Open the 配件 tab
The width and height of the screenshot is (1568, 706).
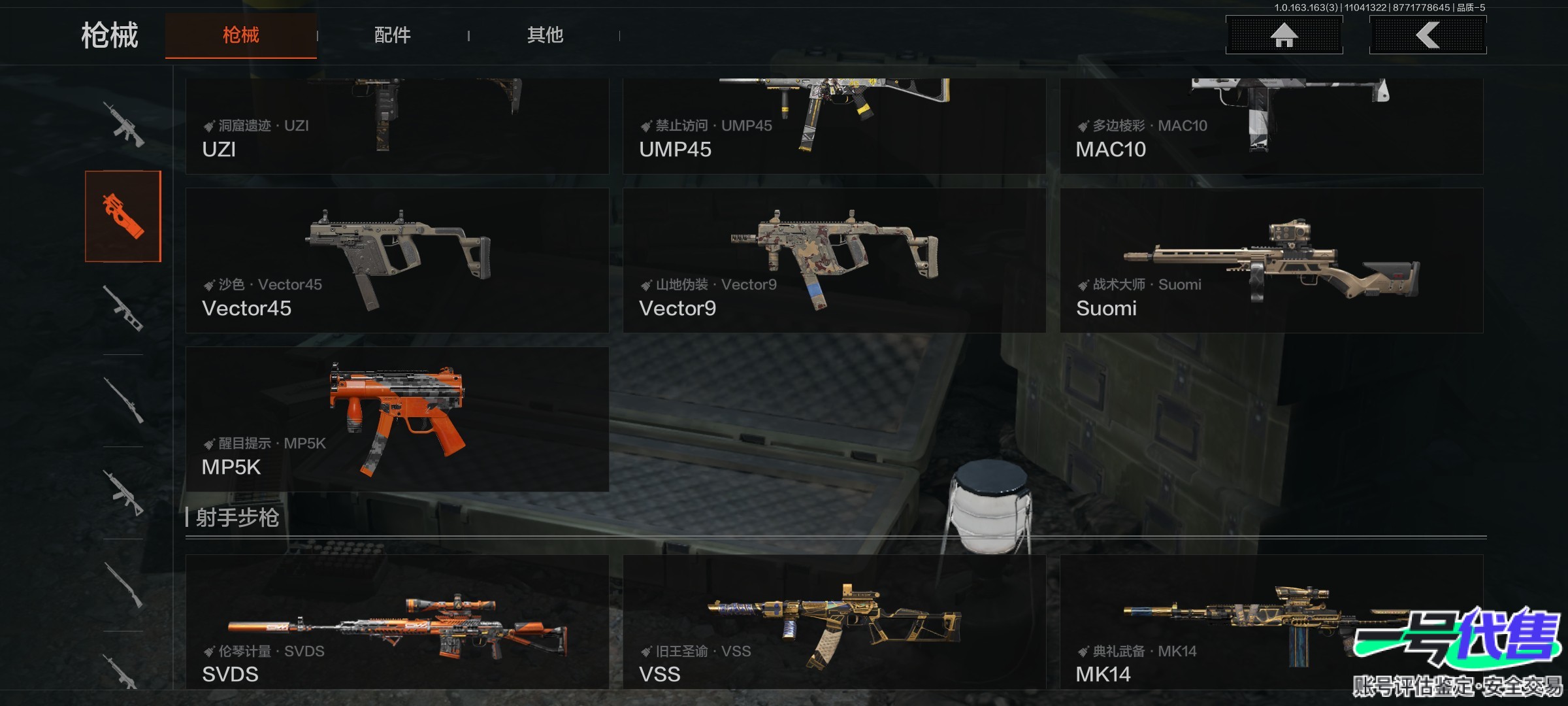(x=392, y=35)
